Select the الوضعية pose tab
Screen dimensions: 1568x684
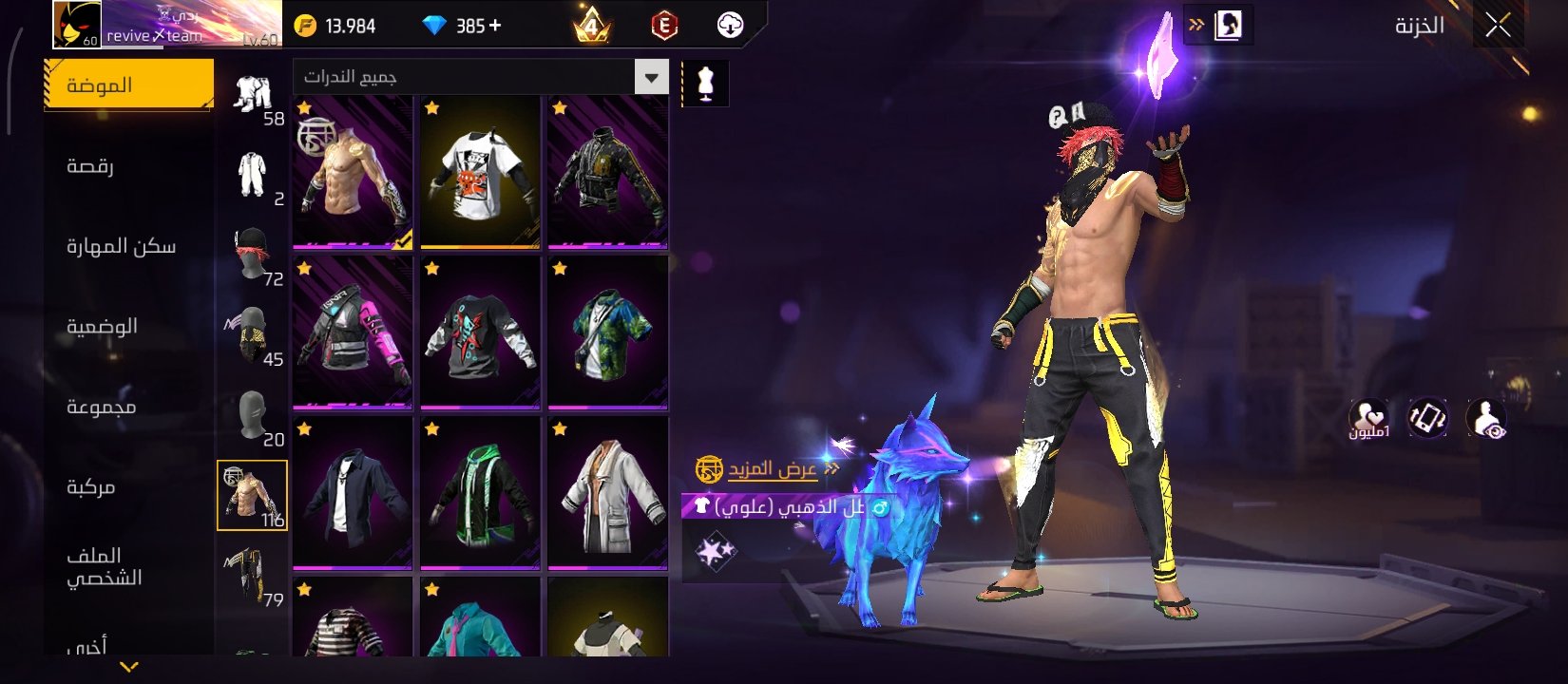point(102,327)
